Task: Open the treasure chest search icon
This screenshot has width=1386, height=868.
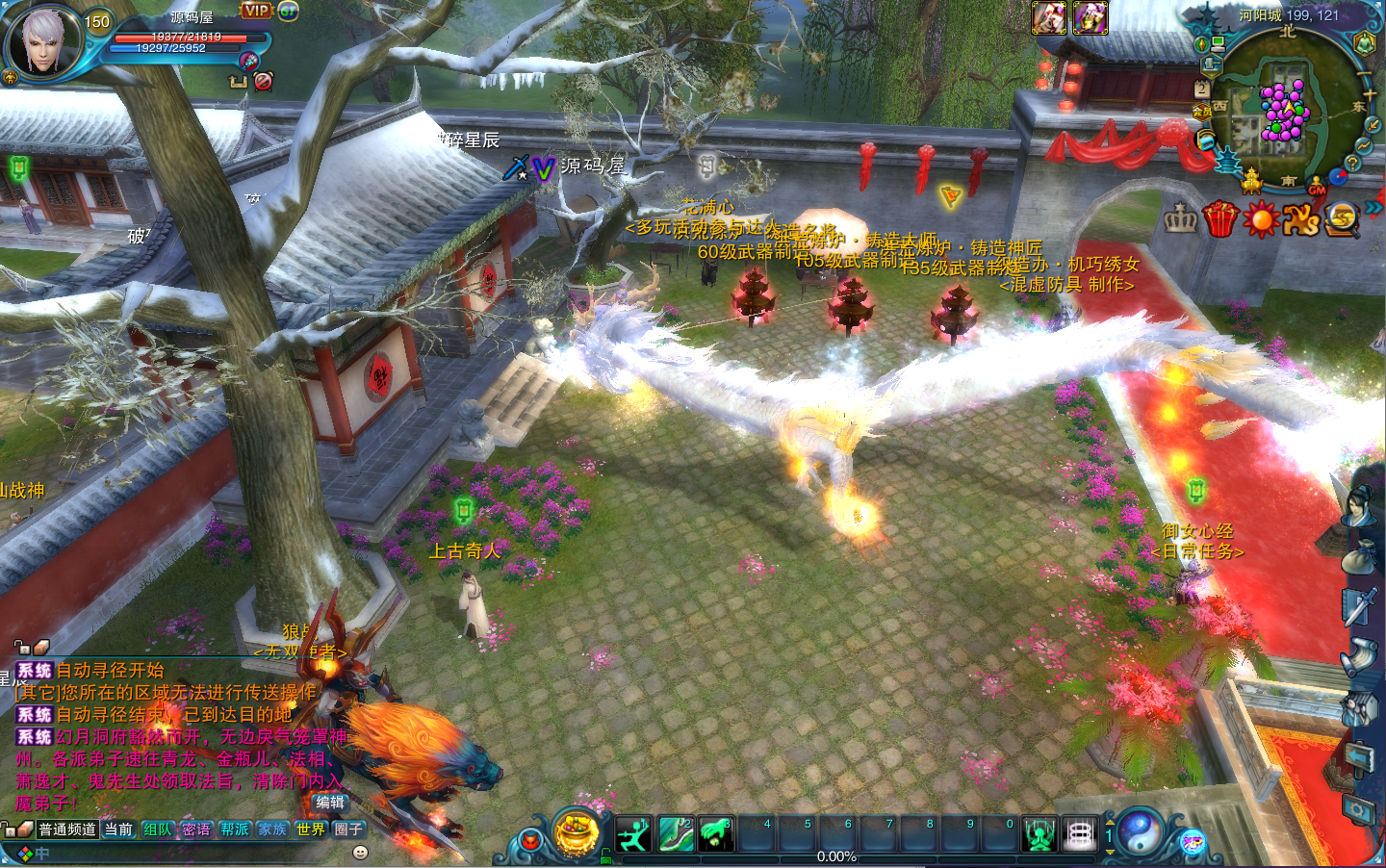Action: coord(1341,220)
